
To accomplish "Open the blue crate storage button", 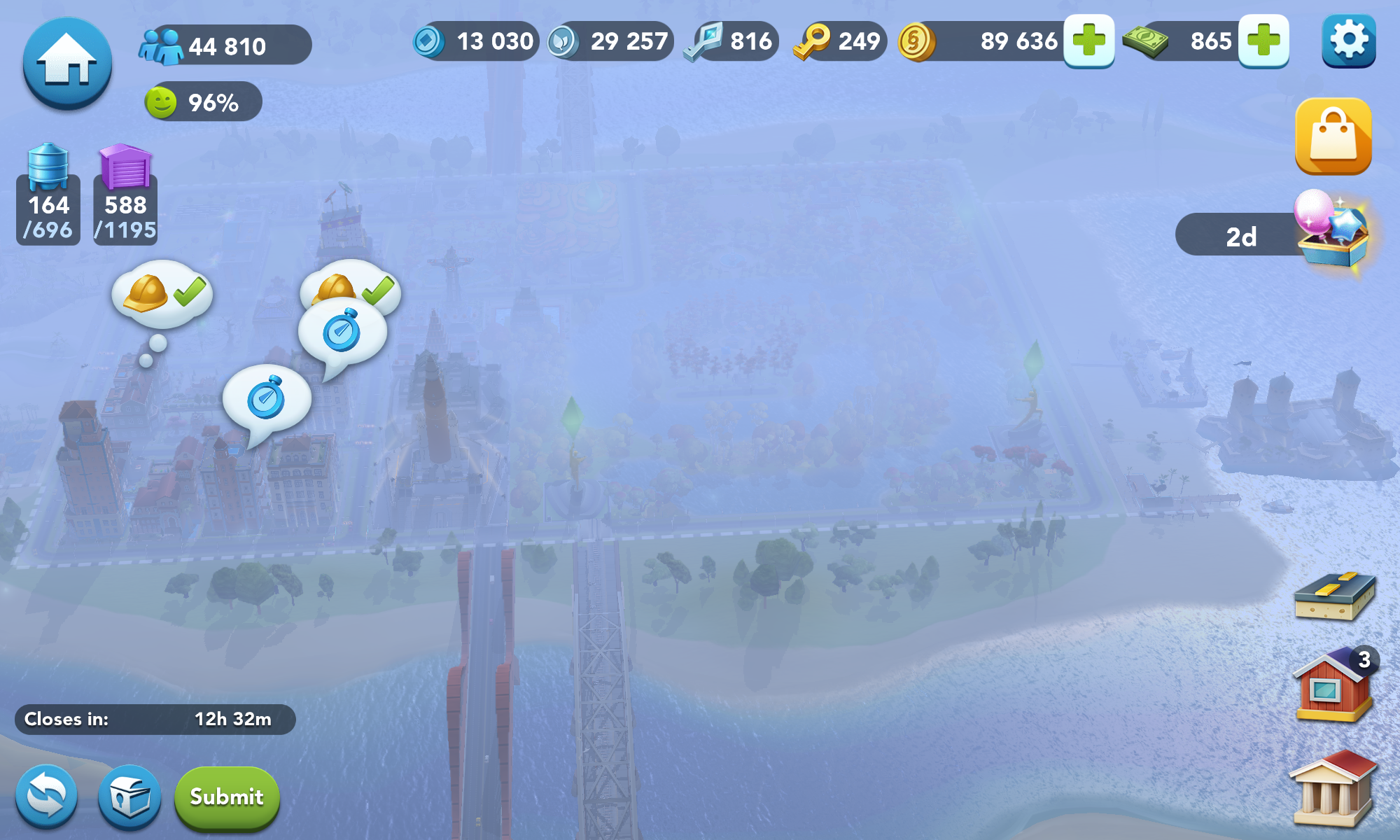I will 129,797.
